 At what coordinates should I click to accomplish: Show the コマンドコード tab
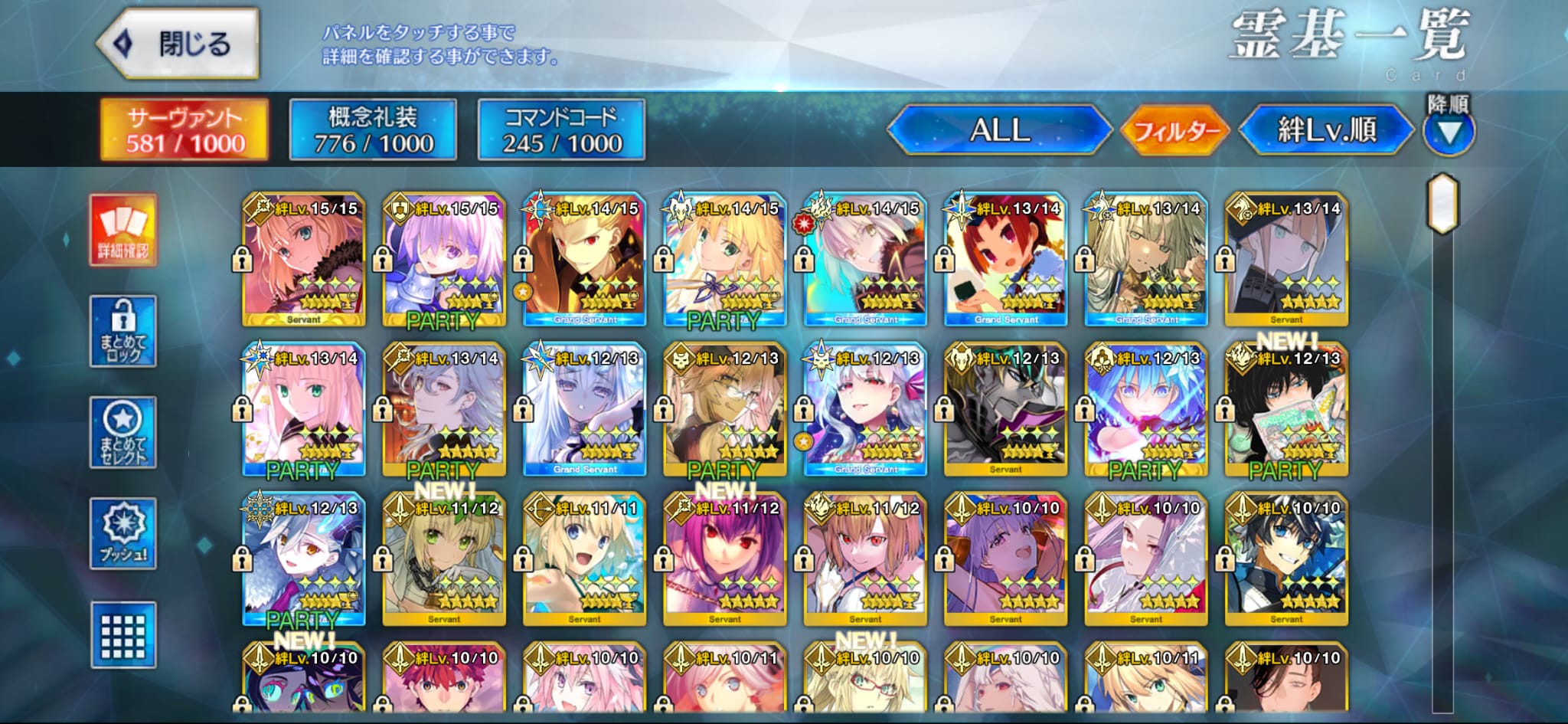pyautogui.click(x=561, y=130)
